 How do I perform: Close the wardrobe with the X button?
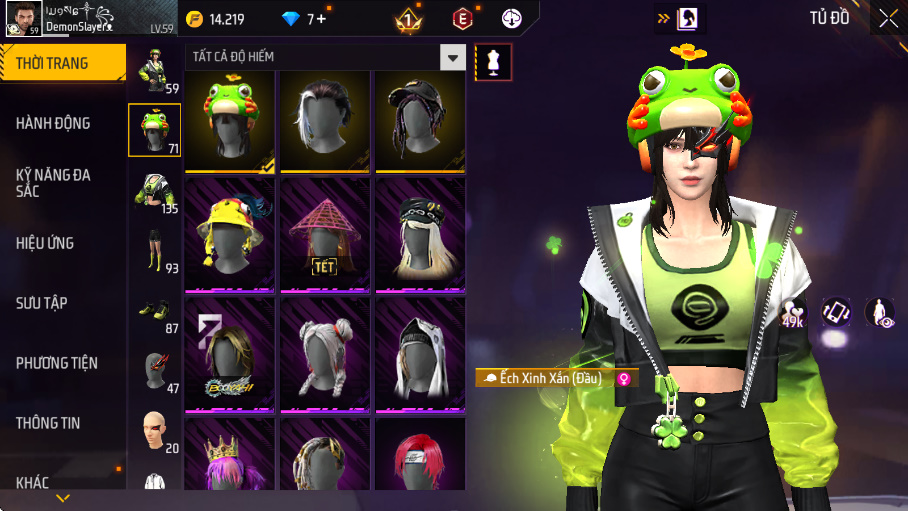point(888,18)
